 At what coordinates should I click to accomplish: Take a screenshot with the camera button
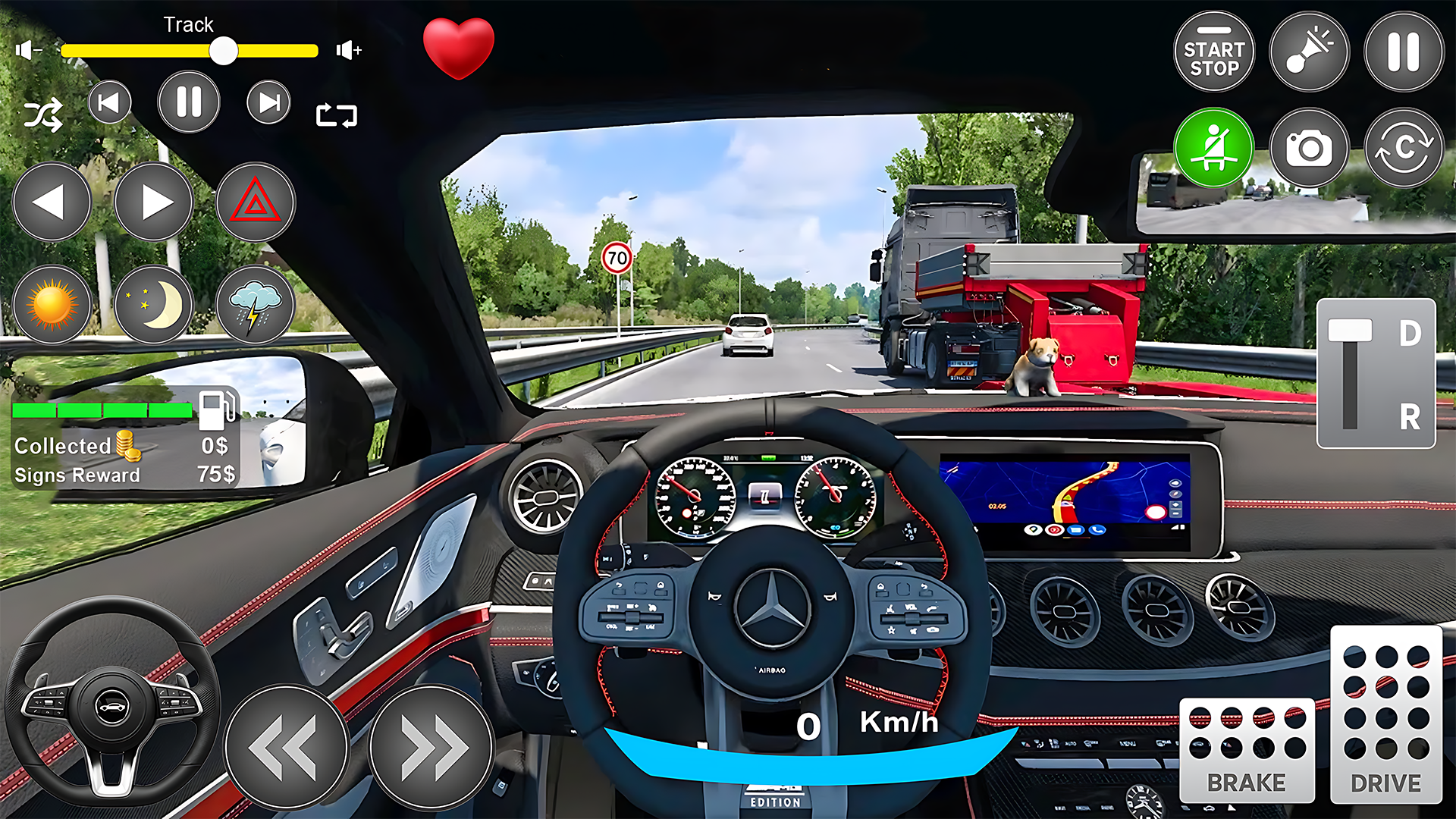(x=1309, y=148)
